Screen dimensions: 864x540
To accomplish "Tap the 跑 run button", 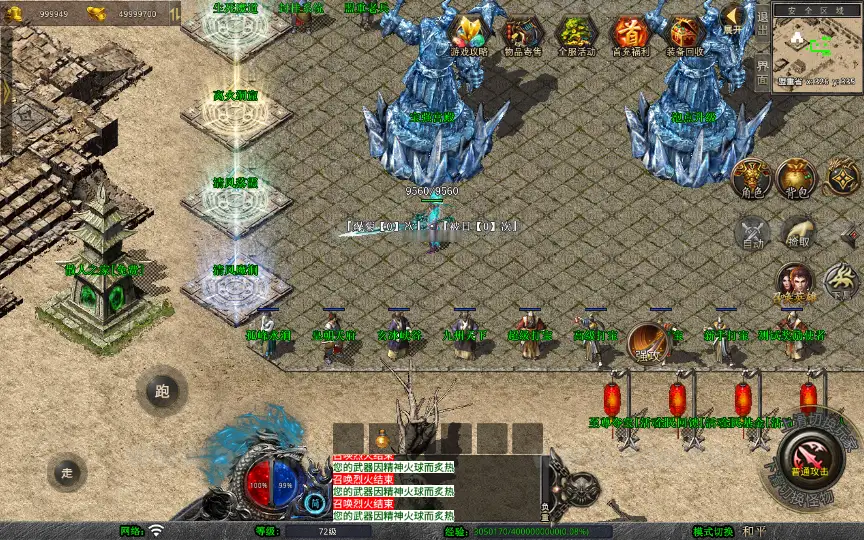I will pos(162,392).
